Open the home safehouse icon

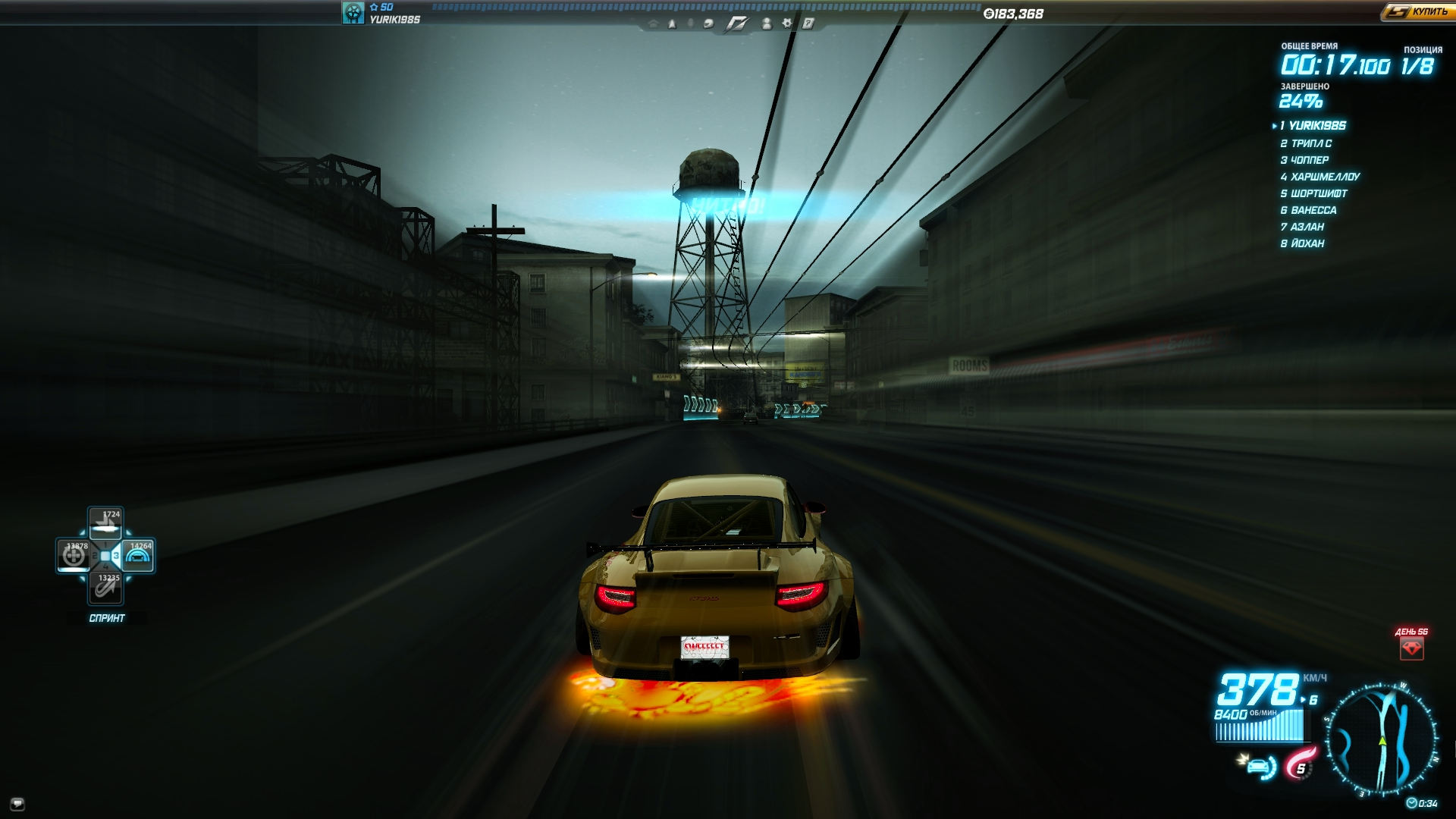[x=653, y=24]
